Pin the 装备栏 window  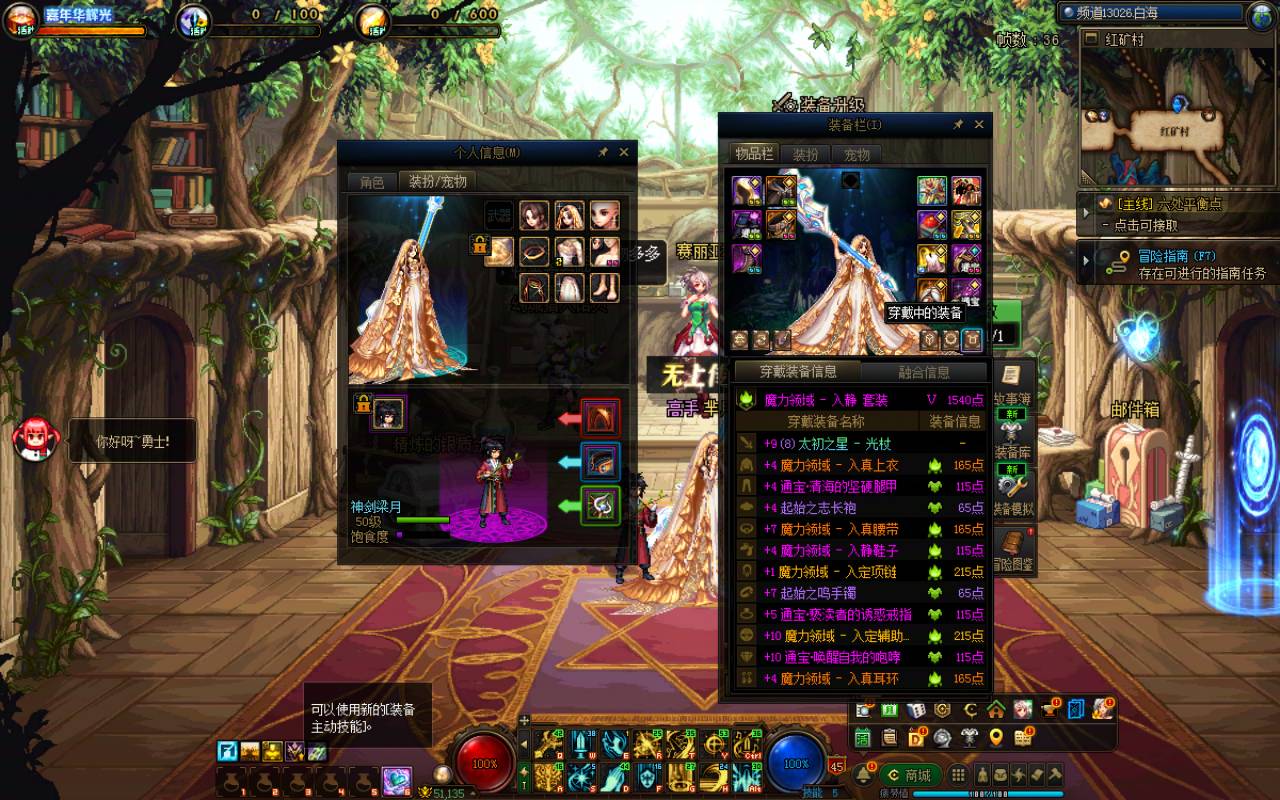(957, 125)
